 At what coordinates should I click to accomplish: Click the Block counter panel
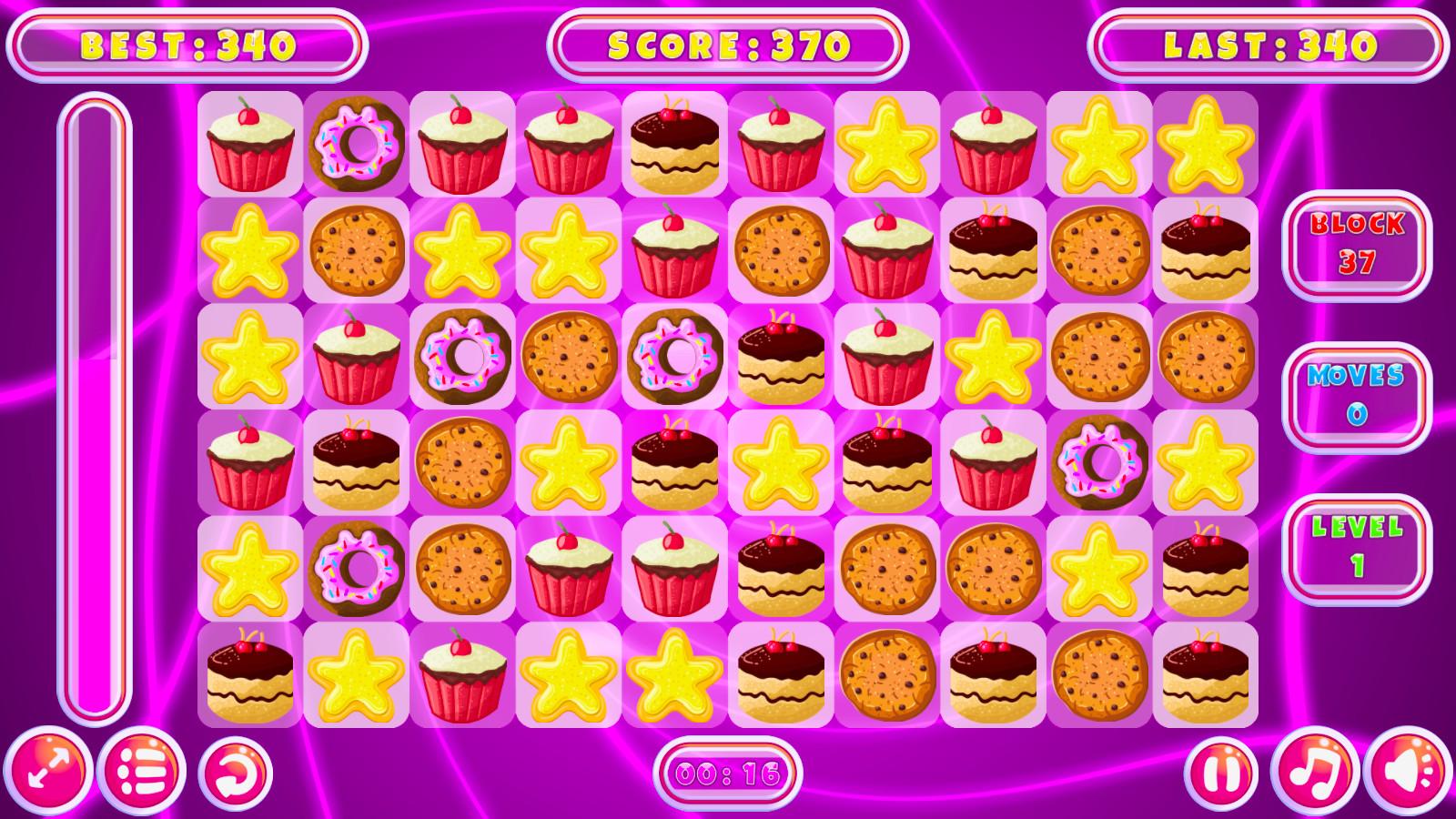click(x=1358, y=246)
